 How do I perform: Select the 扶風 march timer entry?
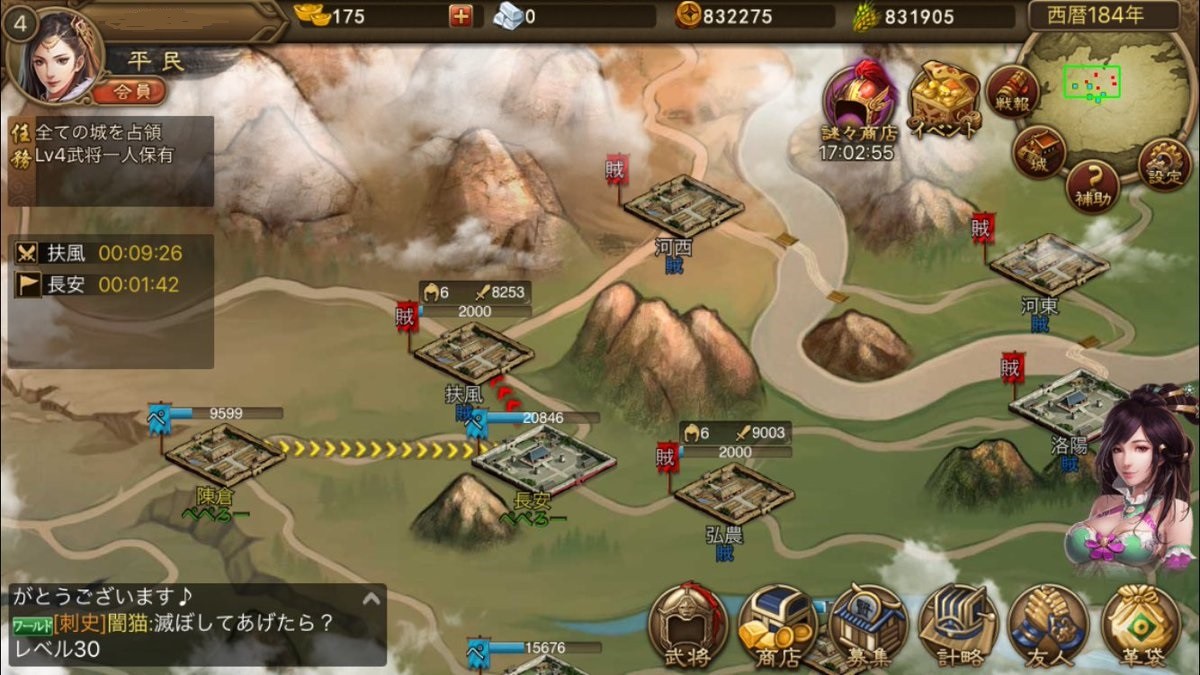tap(112, 253)
